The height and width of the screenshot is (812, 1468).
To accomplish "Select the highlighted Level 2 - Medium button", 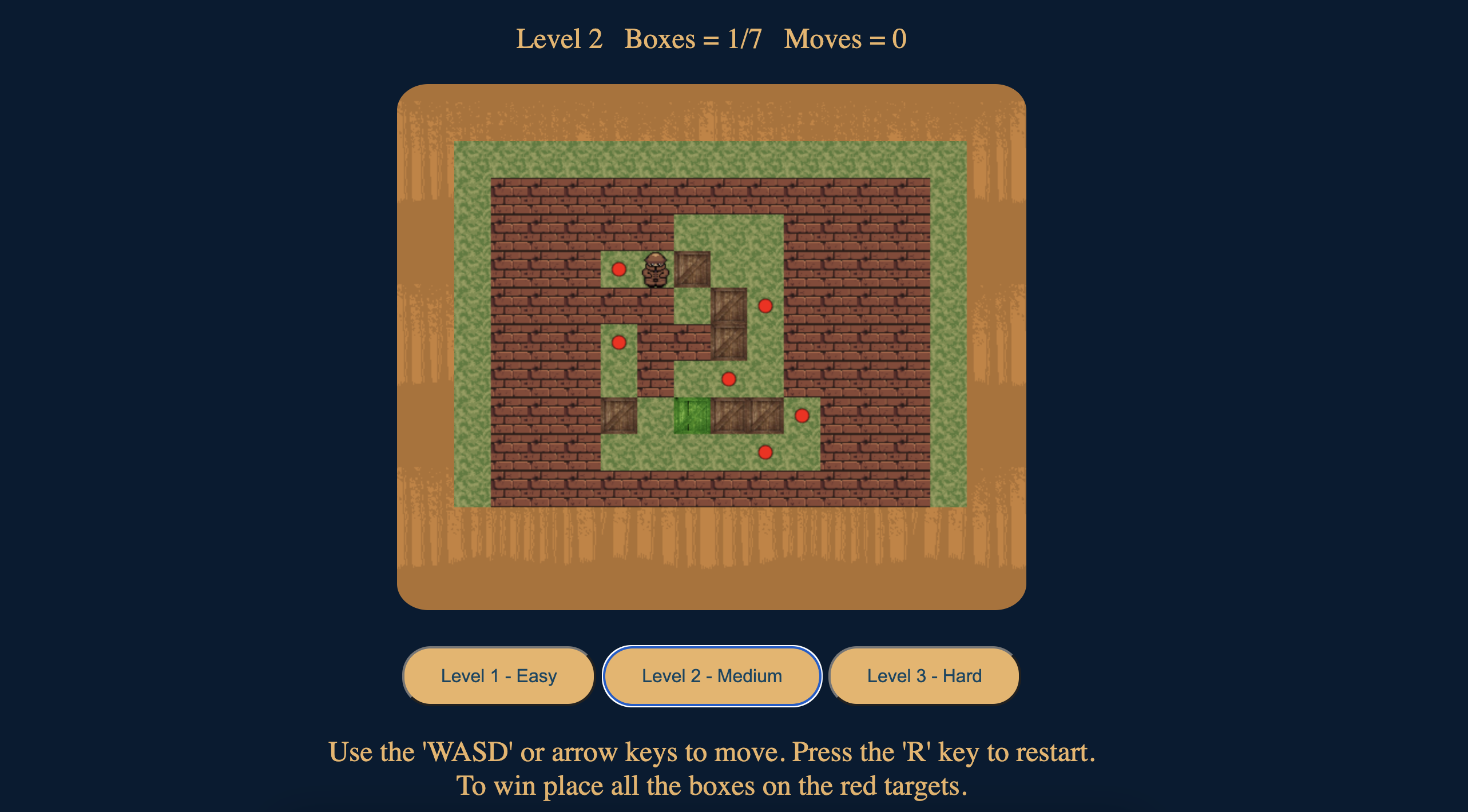I will click(712, 675).
